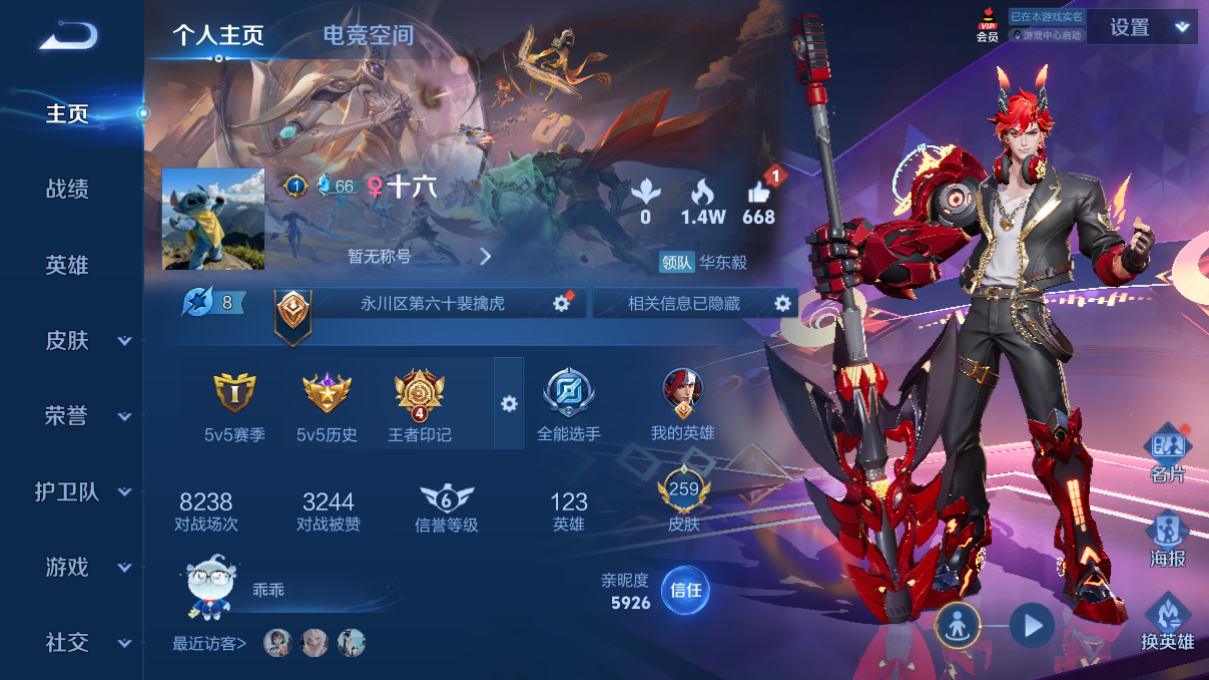
Task: Switch to the 电竞空间 tab
Action: click(x=367, y=36)
